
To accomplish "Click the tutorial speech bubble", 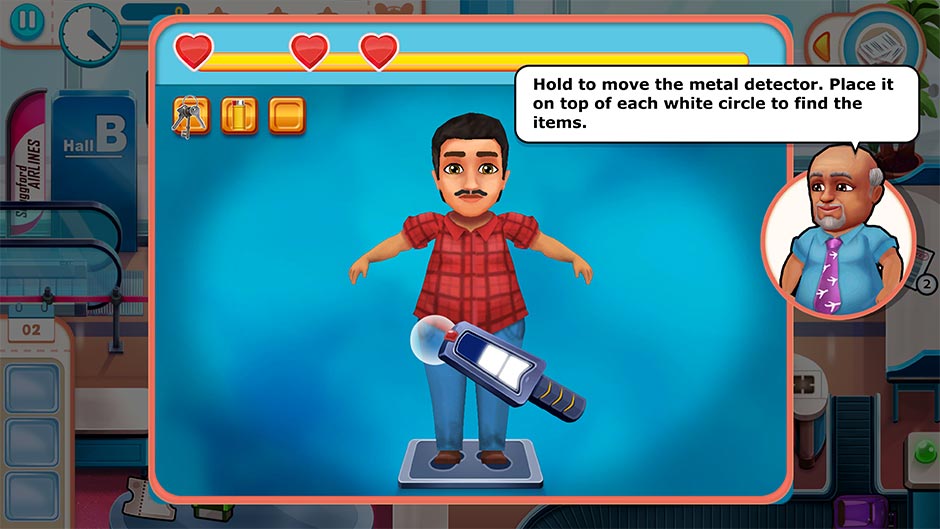I will click(715, 104).
